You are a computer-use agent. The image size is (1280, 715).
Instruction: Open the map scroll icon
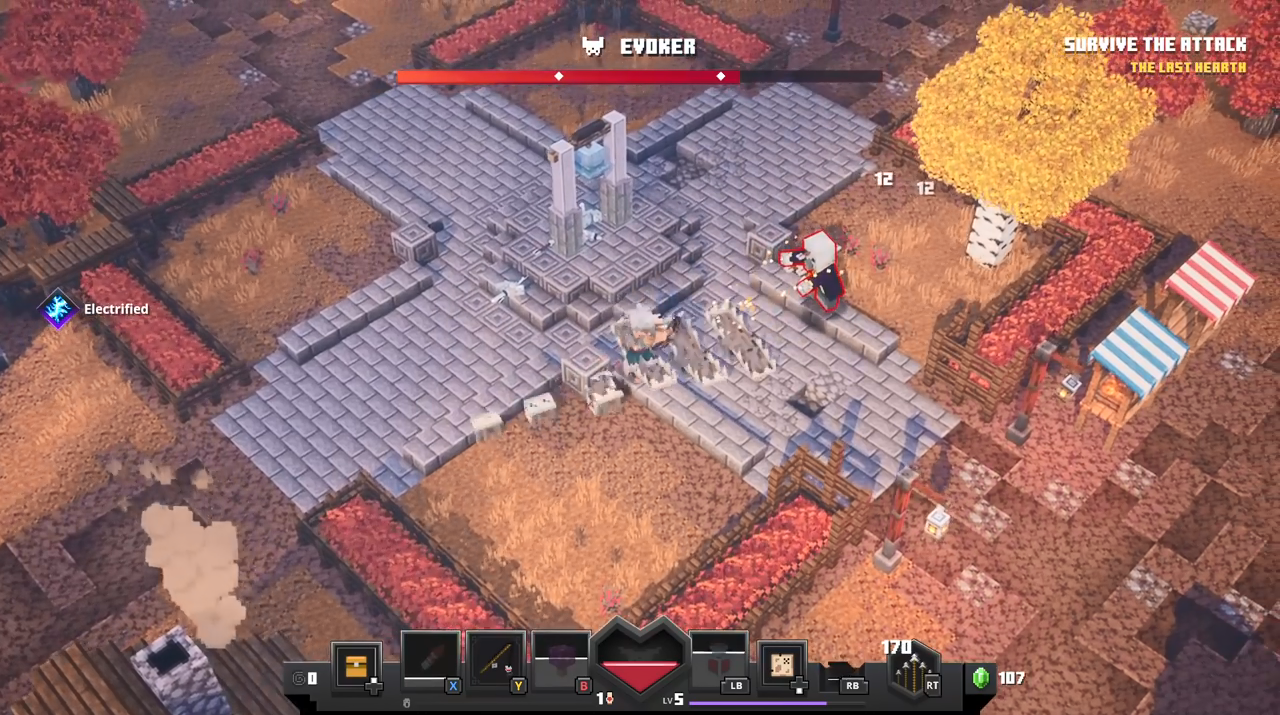coord(782,665)
